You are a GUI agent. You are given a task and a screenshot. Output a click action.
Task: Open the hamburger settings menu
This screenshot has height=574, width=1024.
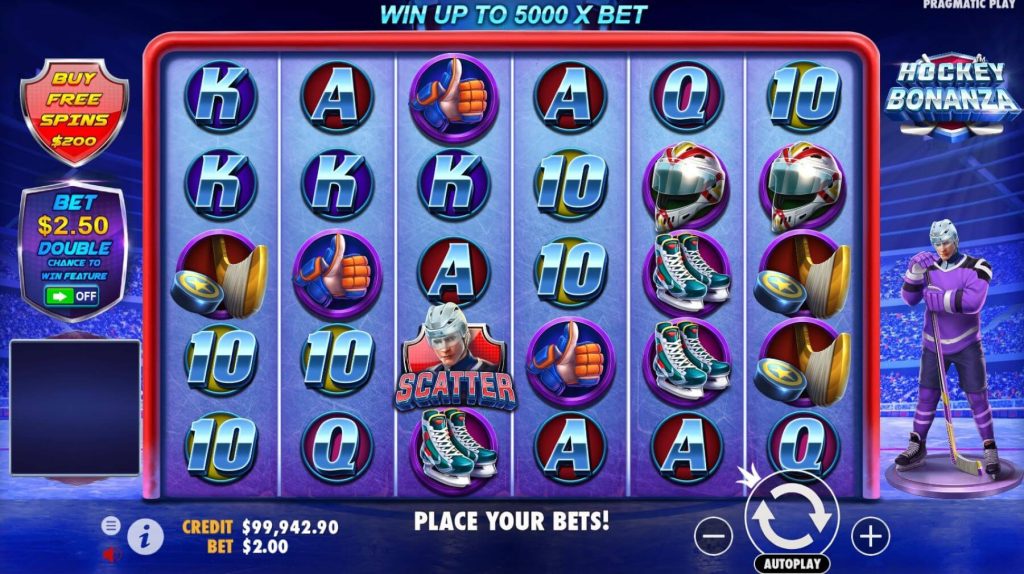pyautogui.click(x=111, y=525)
